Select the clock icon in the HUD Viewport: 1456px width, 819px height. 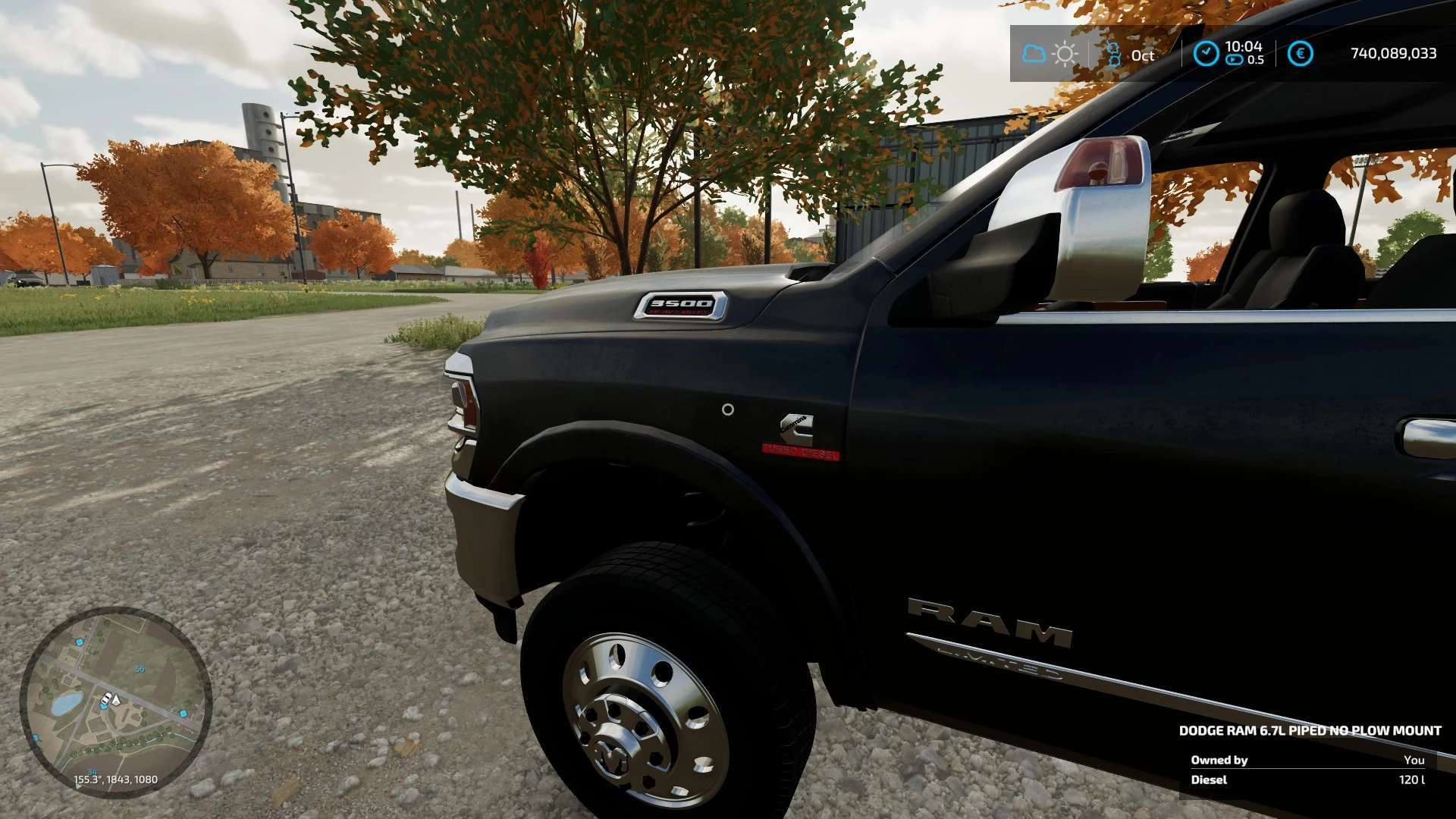(x=1206, y=53)
